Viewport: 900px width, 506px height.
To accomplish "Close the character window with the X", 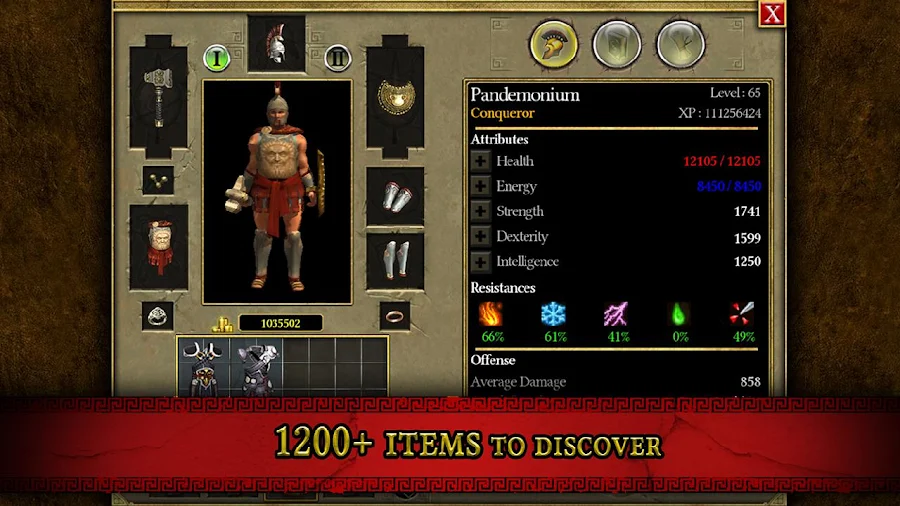I will click(x=772, y=13).
